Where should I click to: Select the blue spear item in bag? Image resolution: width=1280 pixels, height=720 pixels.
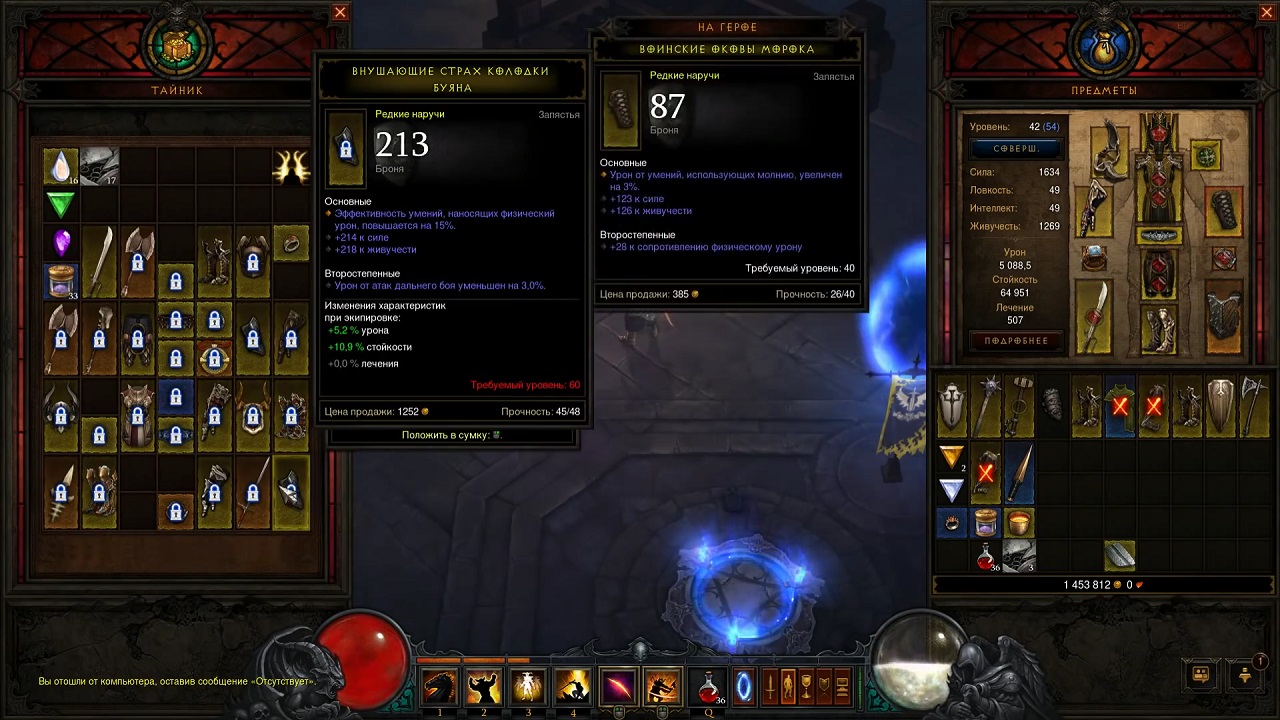(x=1019, y=474)
